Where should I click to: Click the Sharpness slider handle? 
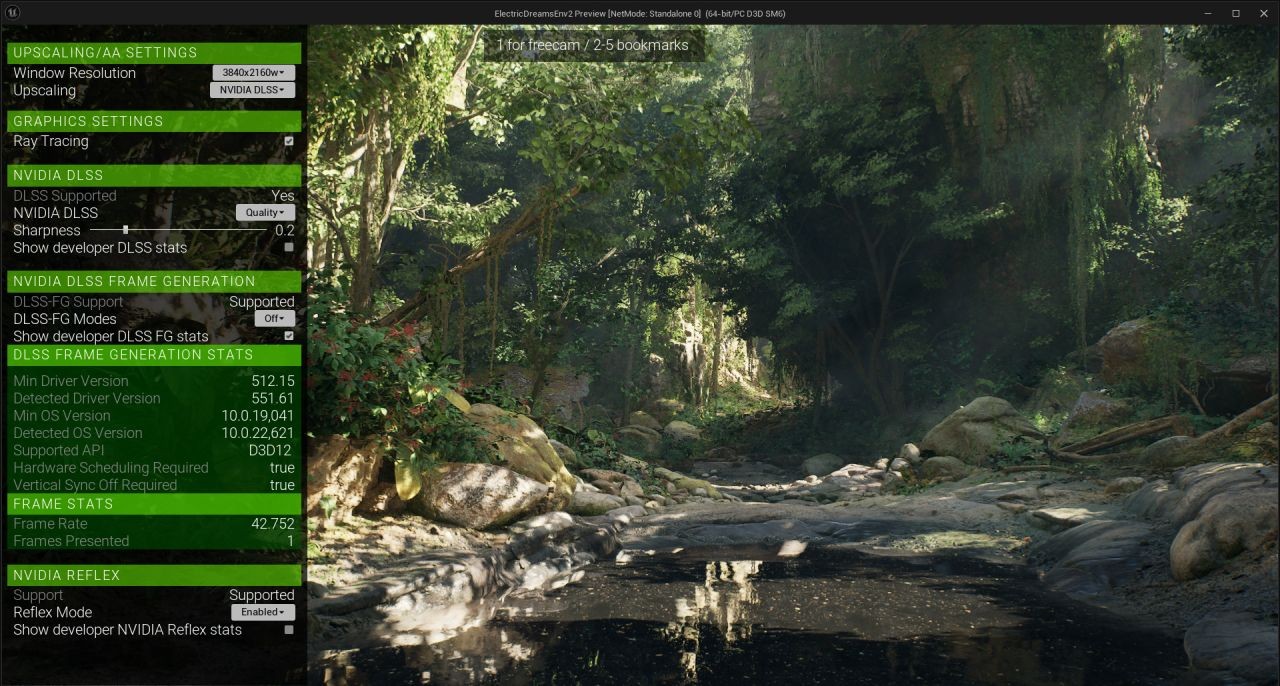126,230
